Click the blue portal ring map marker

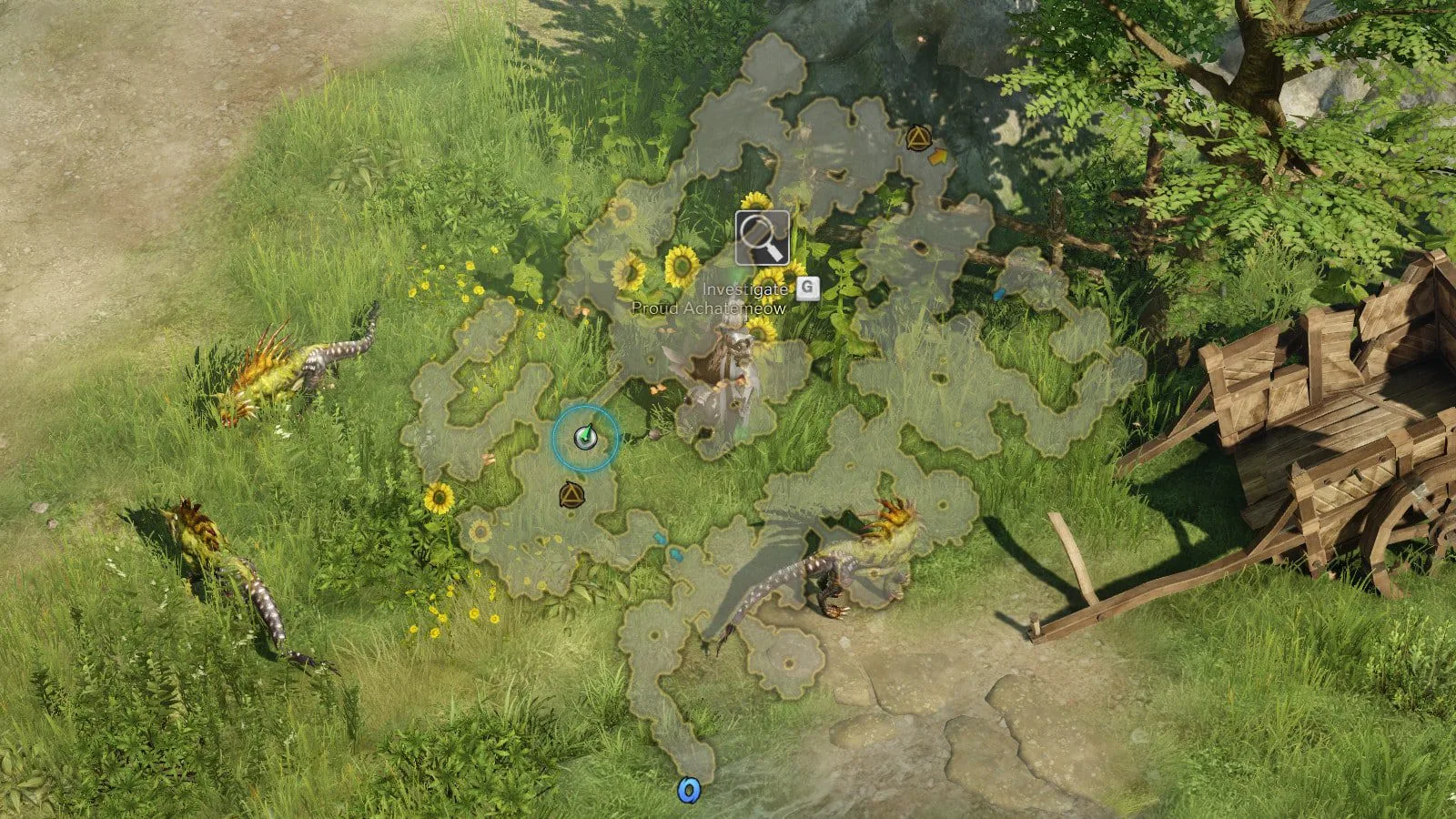click(x=688, y=790)
